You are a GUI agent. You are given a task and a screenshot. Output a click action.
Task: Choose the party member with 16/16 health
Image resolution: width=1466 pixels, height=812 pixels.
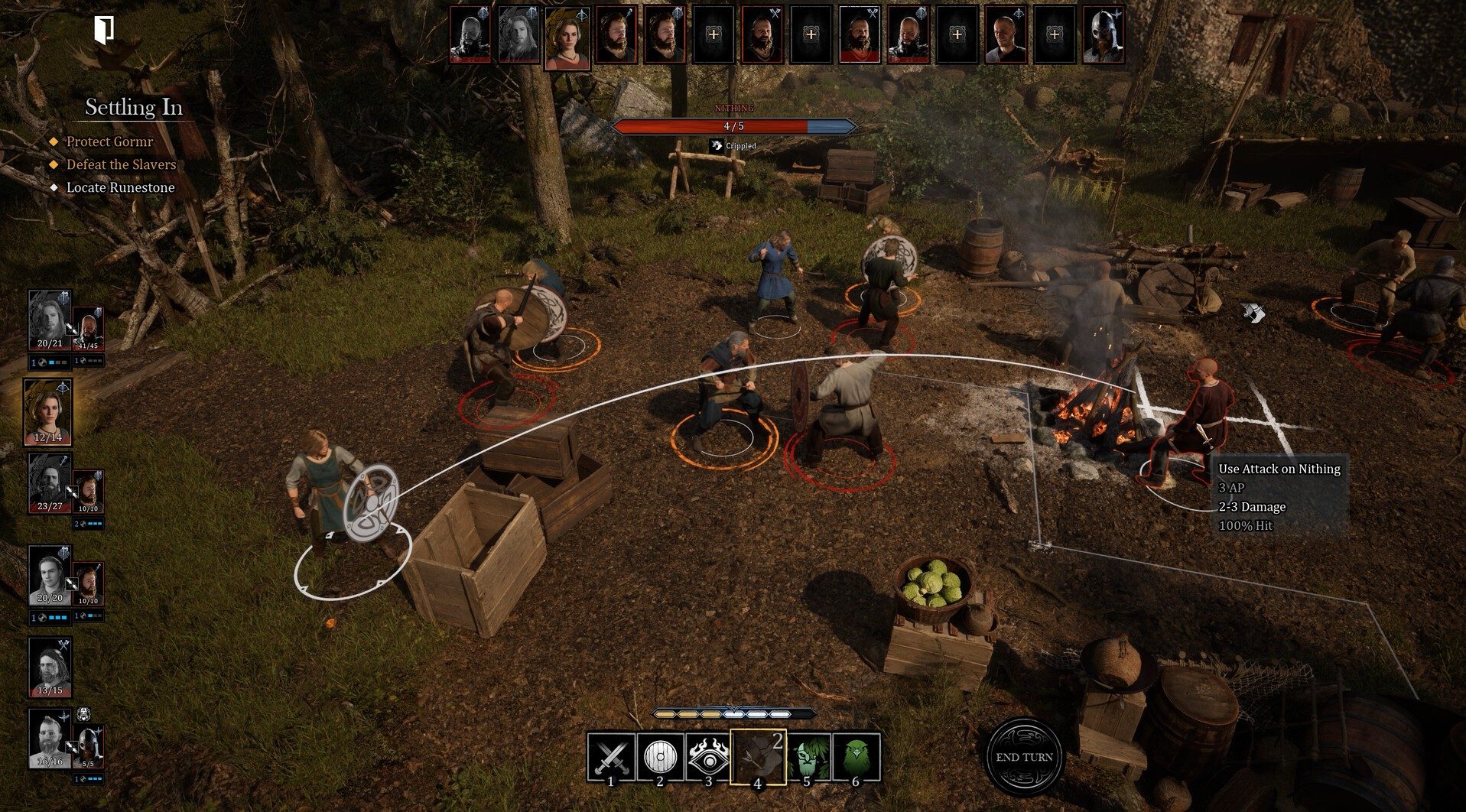pos(50,738)
